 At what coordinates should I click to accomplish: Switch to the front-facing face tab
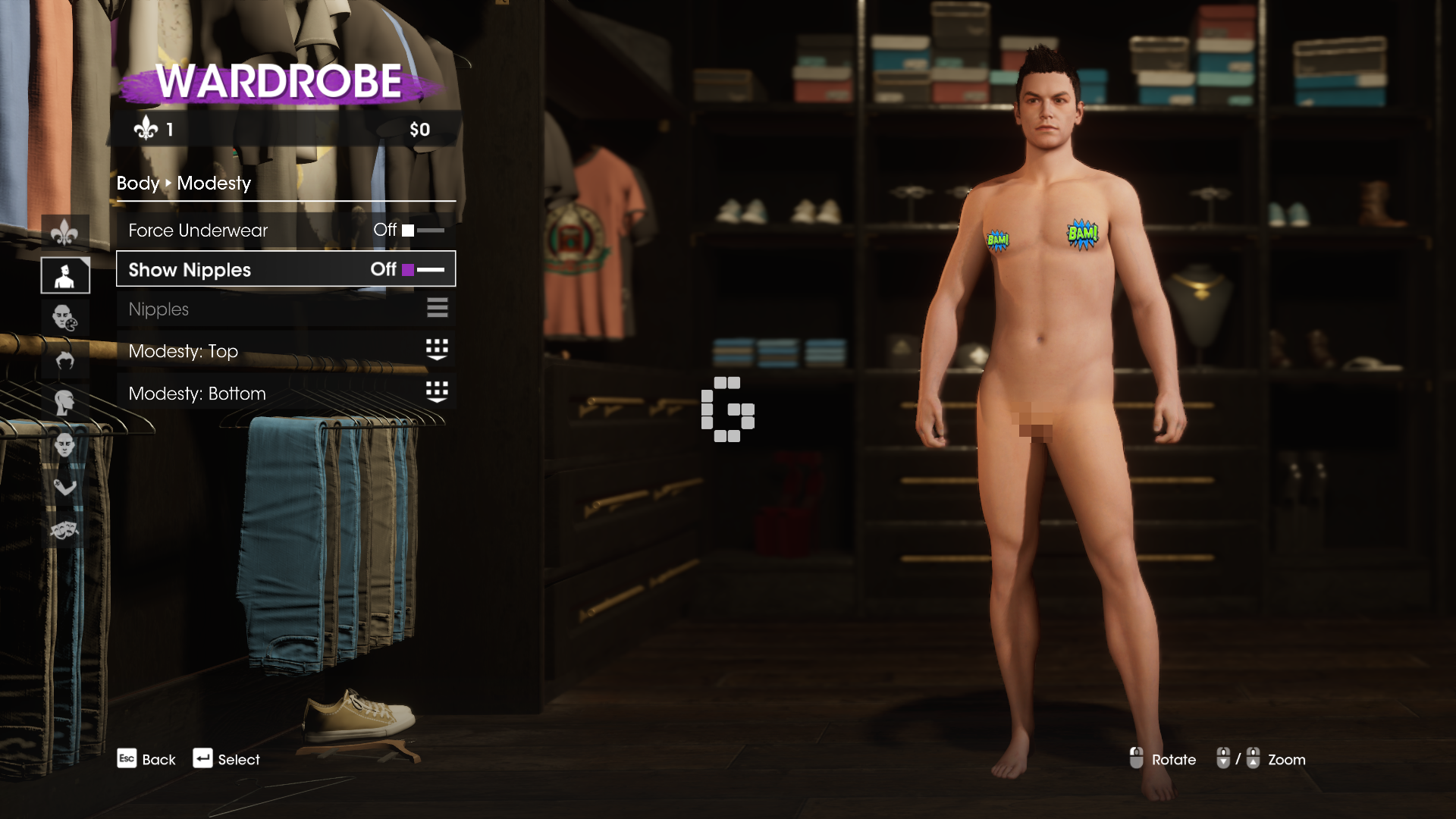coord(64,444)
